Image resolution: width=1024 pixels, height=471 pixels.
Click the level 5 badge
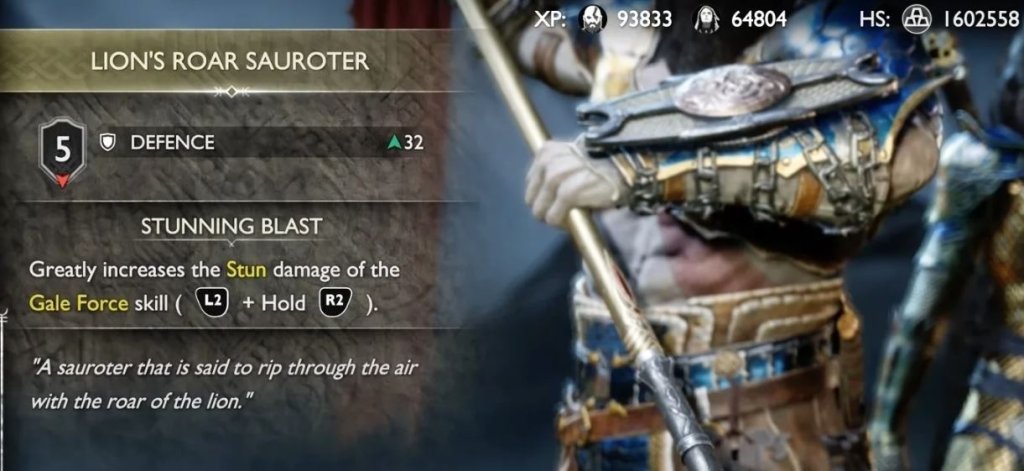[x=63, y=152]
